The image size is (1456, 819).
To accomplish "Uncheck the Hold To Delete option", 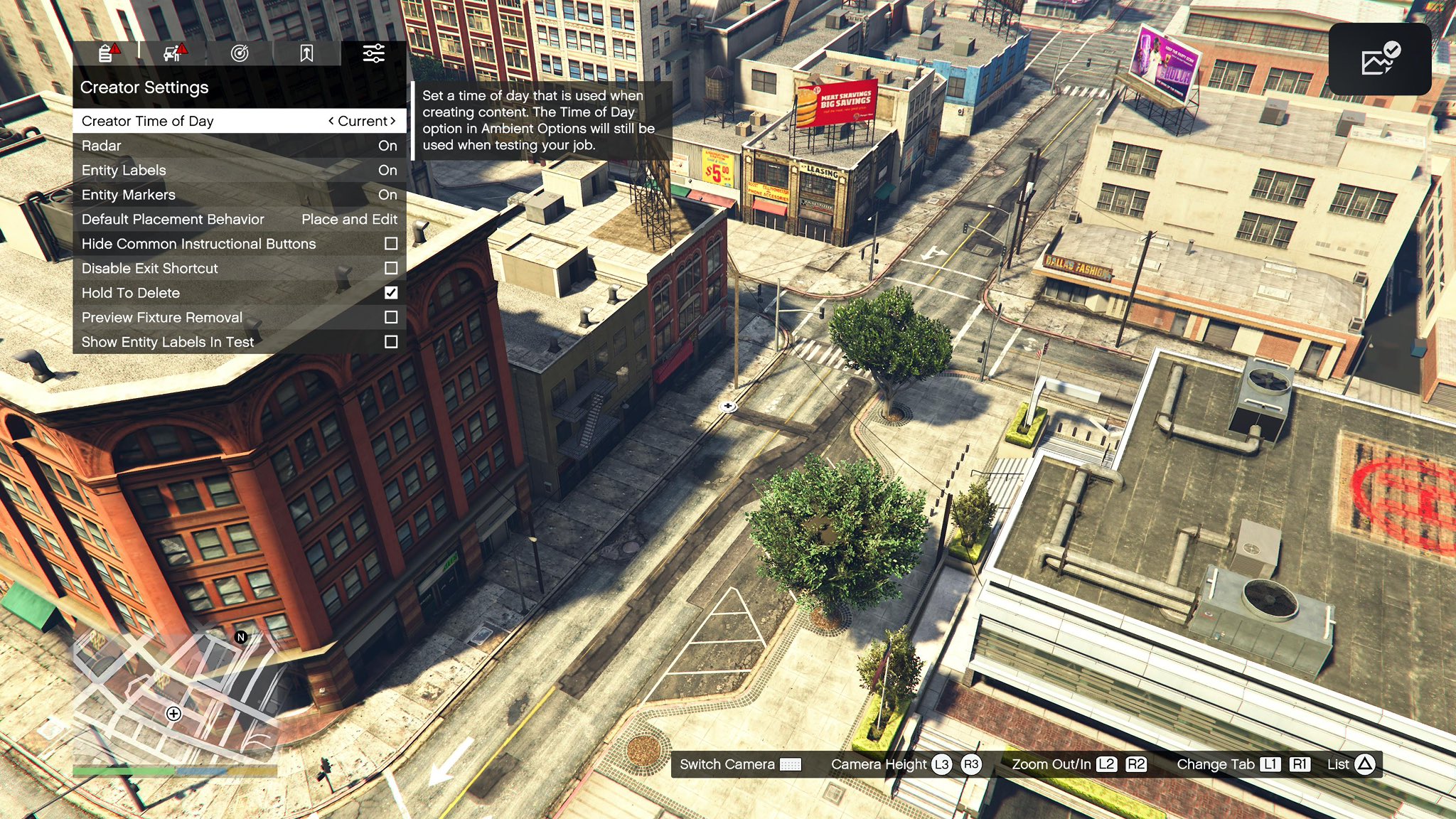I will point(391,293).
